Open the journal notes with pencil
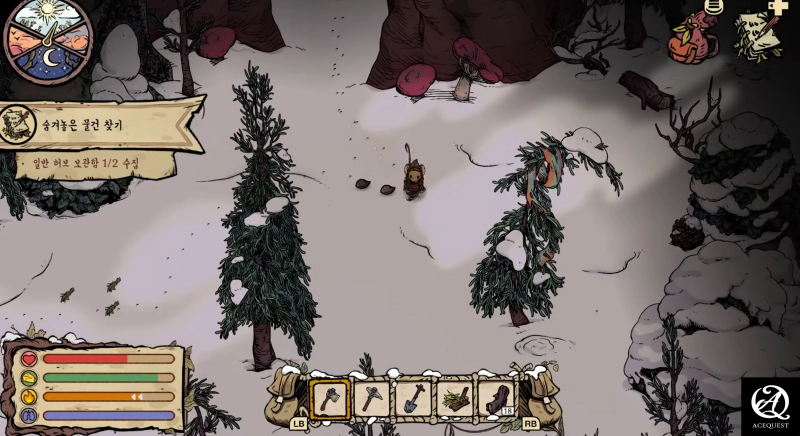Screen dimensions: 800x436 click(x=754, y=38)
